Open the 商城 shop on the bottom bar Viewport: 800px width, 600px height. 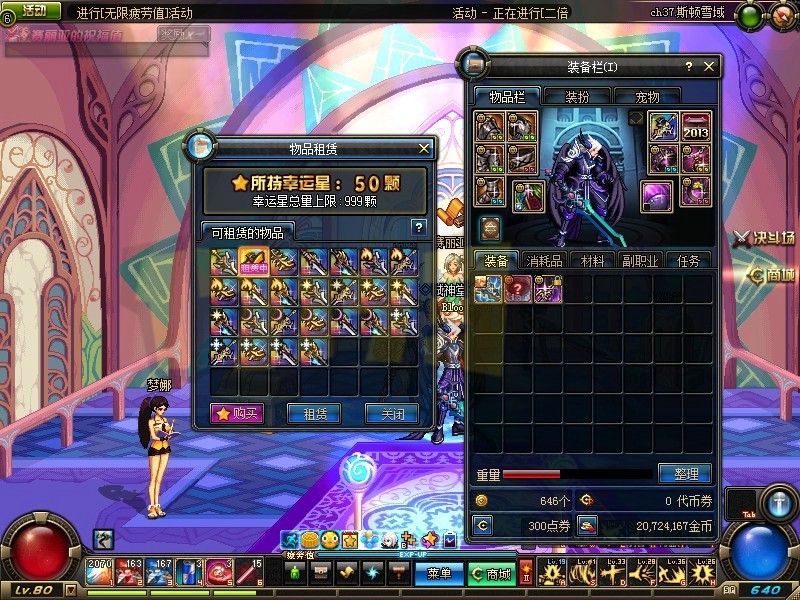tap(492, 574)
